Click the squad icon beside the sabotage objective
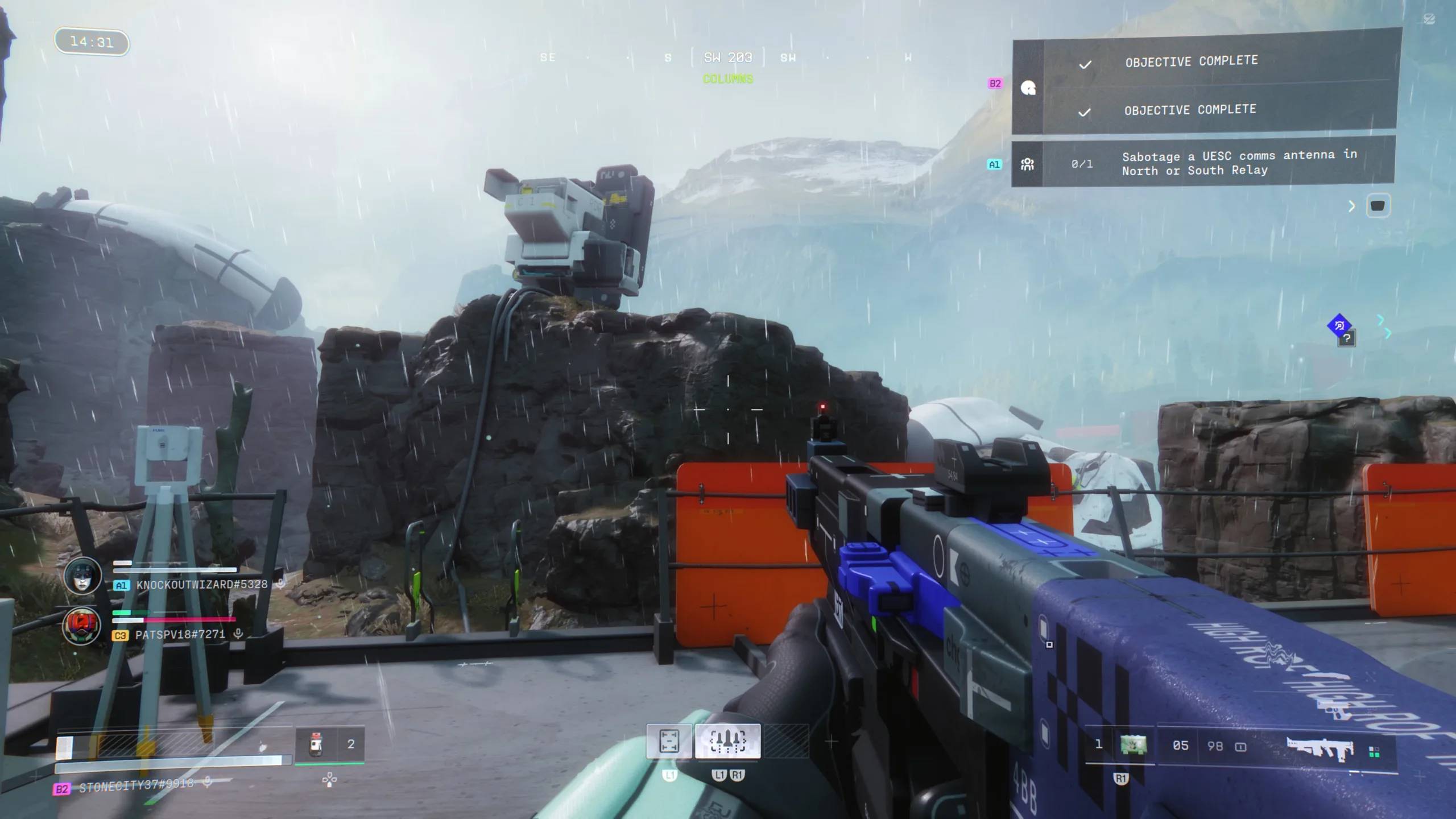1456x819 pixels. point(1027,164)
